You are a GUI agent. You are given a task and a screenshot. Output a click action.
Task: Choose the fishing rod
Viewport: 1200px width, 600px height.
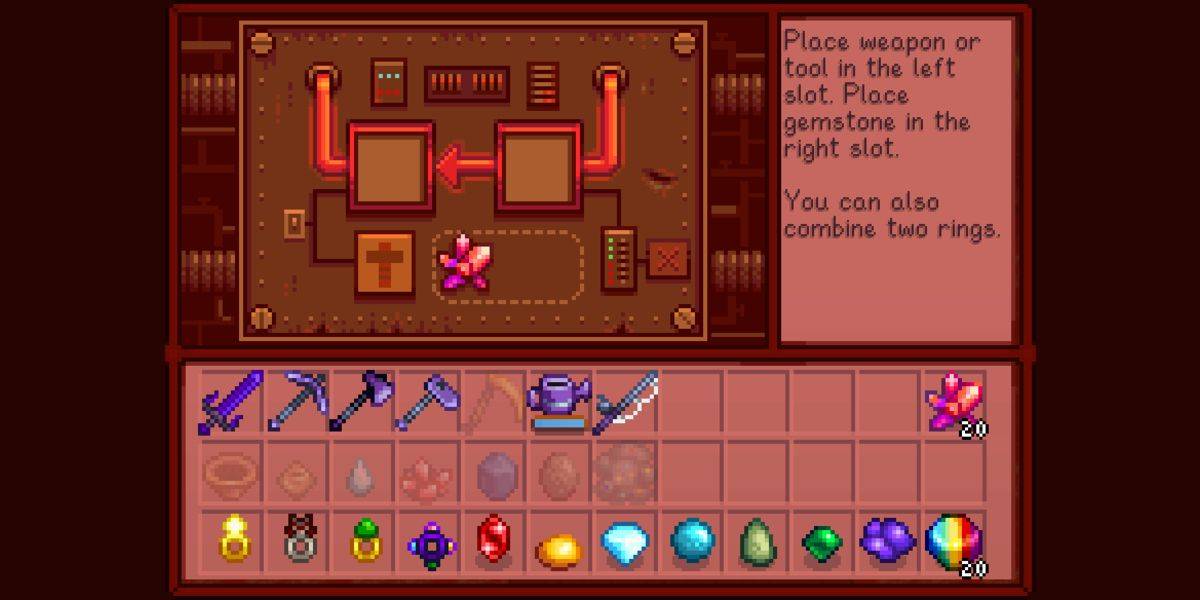(x=626, y=402)
